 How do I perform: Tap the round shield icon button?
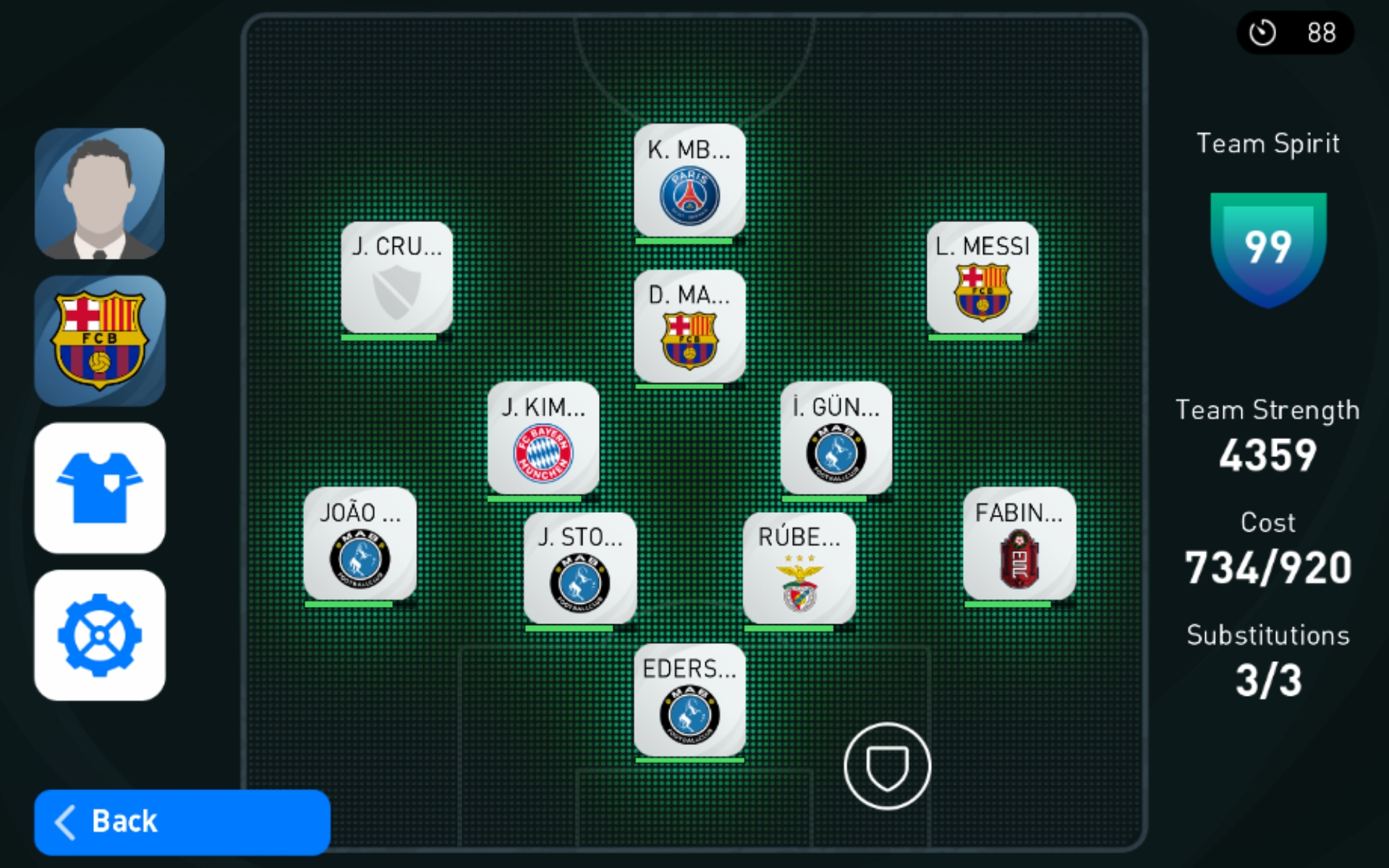(887, 766)
